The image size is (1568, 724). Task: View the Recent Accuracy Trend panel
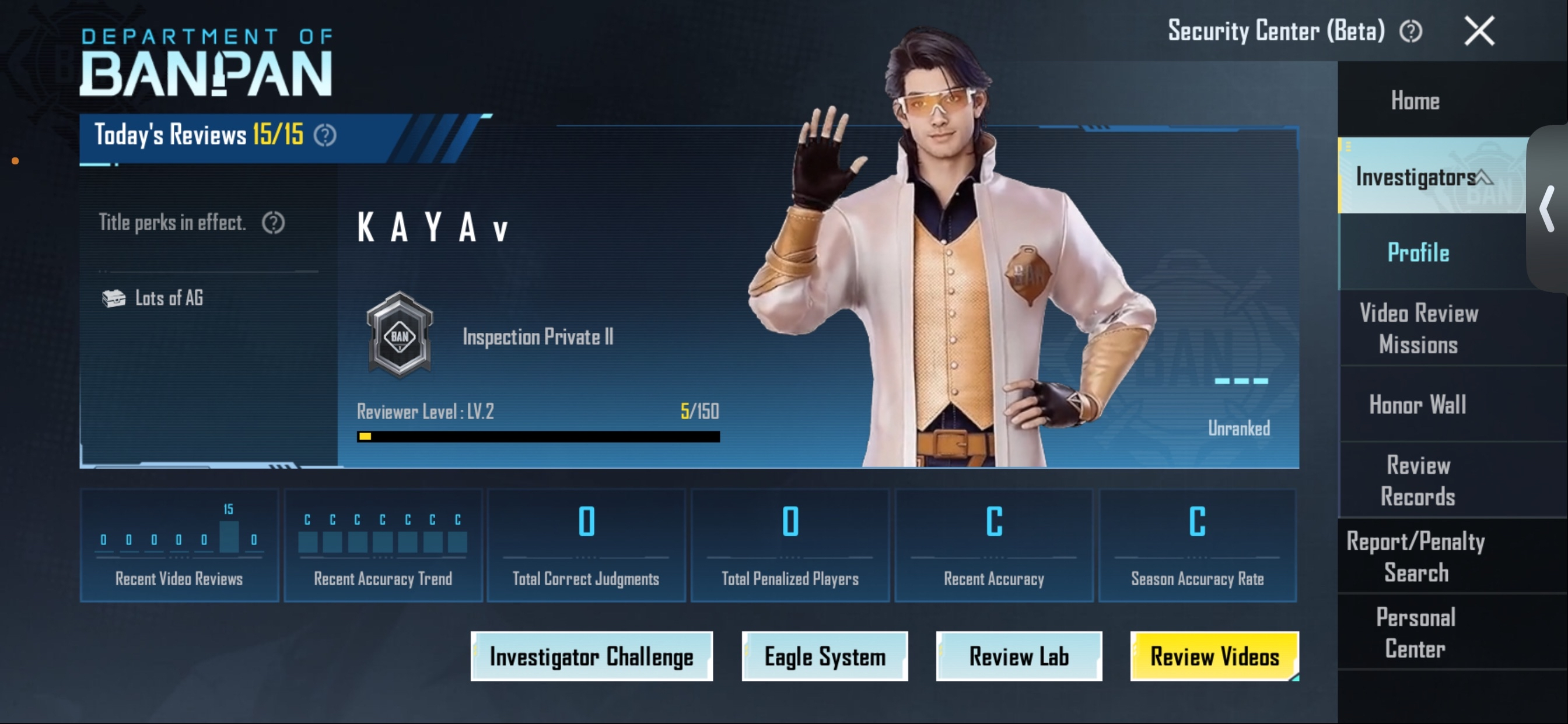pos(383,546)
